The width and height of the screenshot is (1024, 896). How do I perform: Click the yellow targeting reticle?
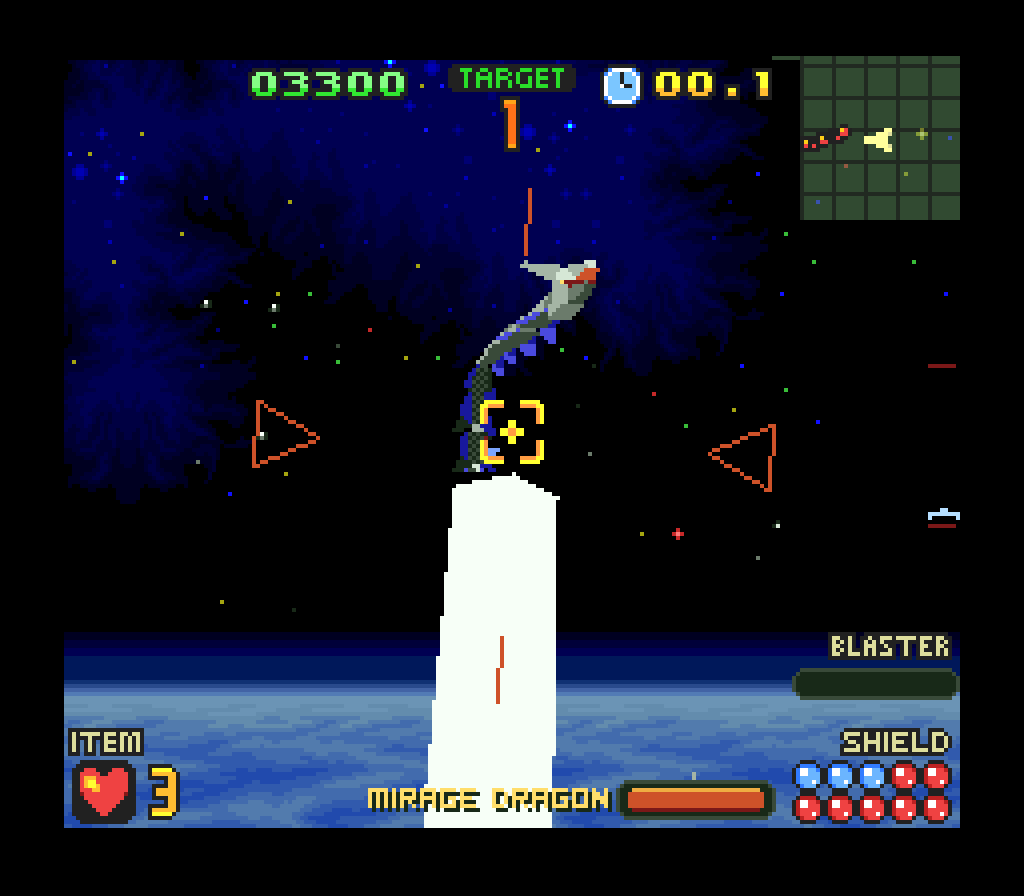pyautogui.click(x=511, y=433)
